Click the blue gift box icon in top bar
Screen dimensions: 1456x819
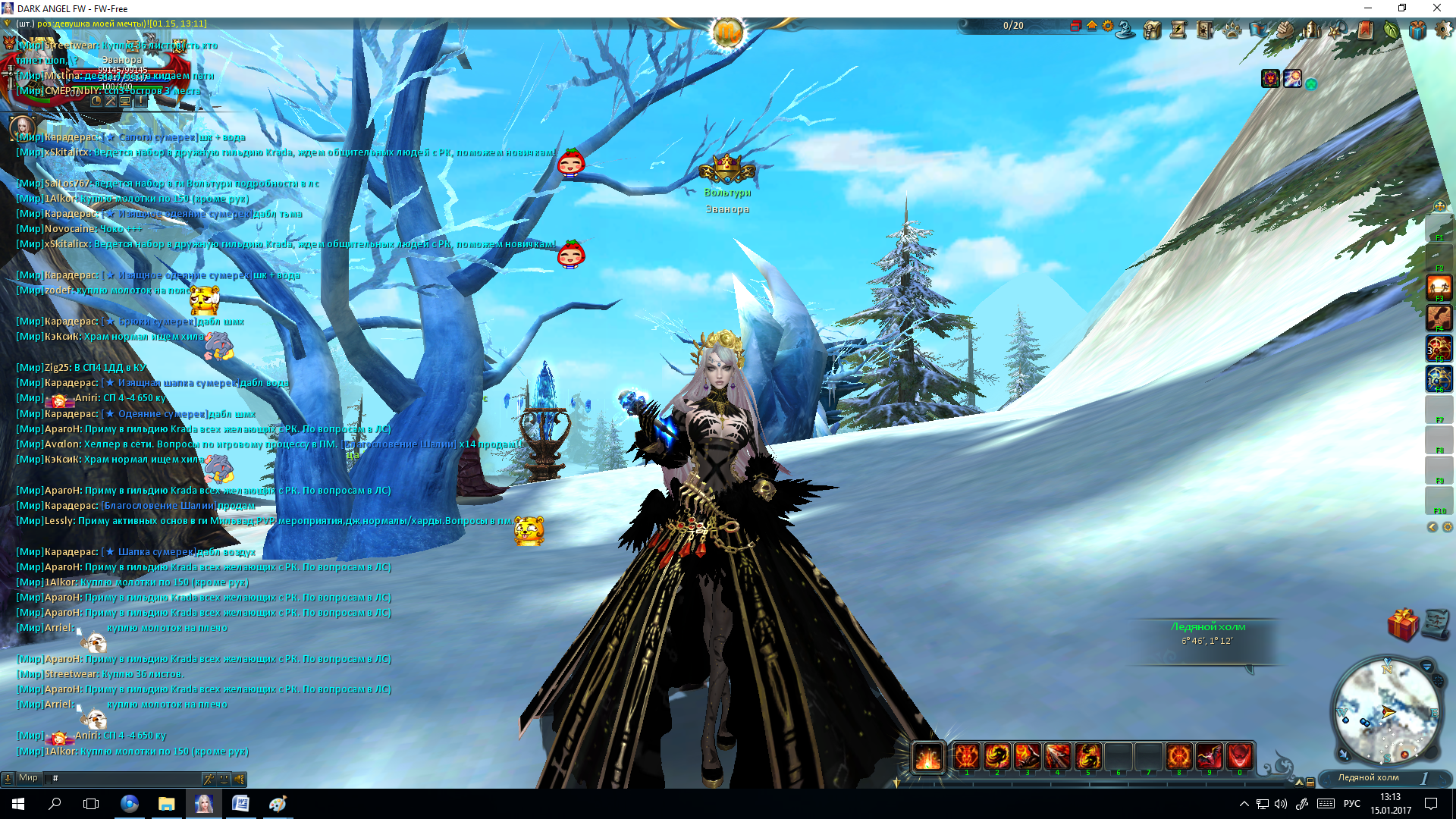(x=1417, y=30)
